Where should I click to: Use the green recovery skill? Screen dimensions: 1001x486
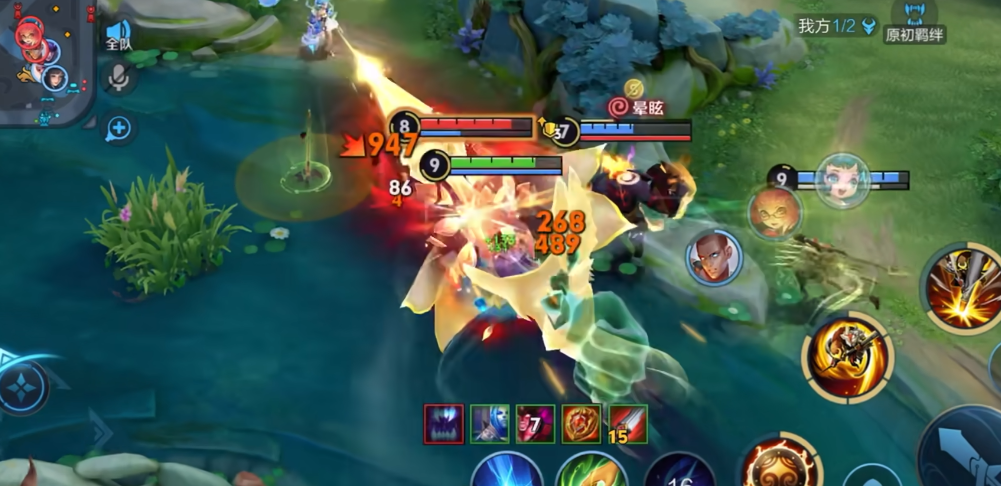(591, 470)
